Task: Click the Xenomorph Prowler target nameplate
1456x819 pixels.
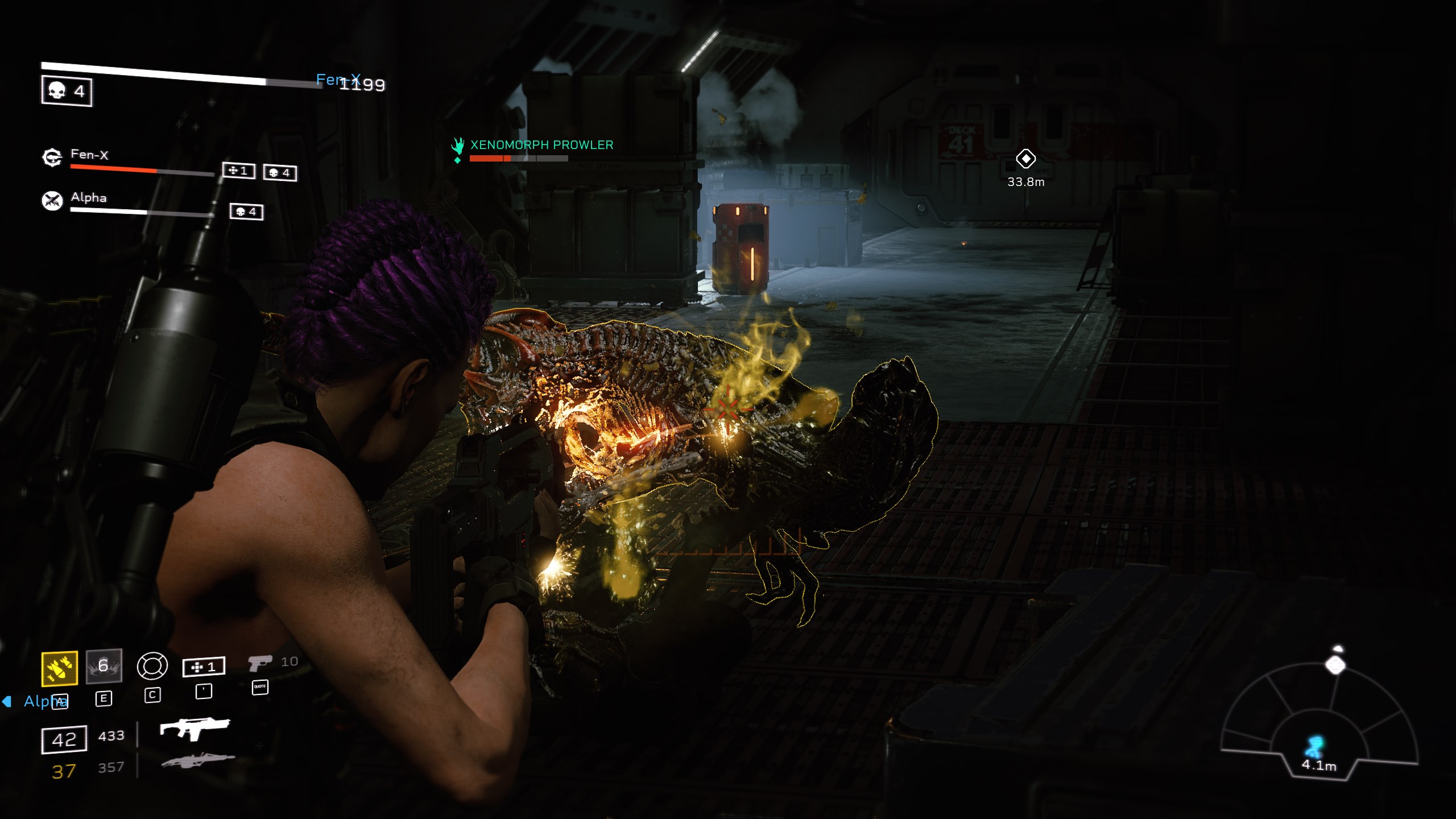Action: click(541, 146)
